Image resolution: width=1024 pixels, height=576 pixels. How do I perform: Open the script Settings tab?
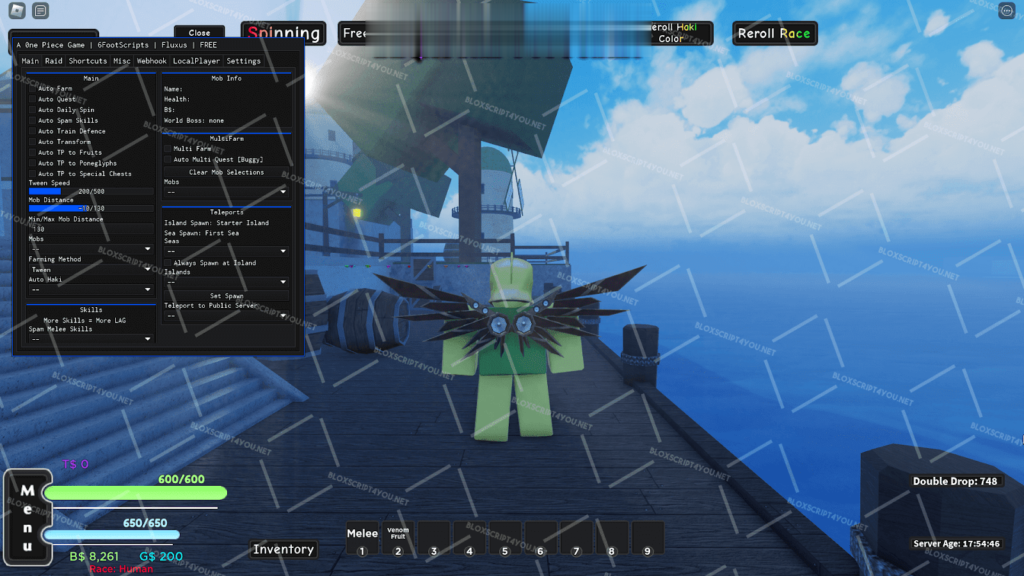pyautogui.click(x=243, y=61)
